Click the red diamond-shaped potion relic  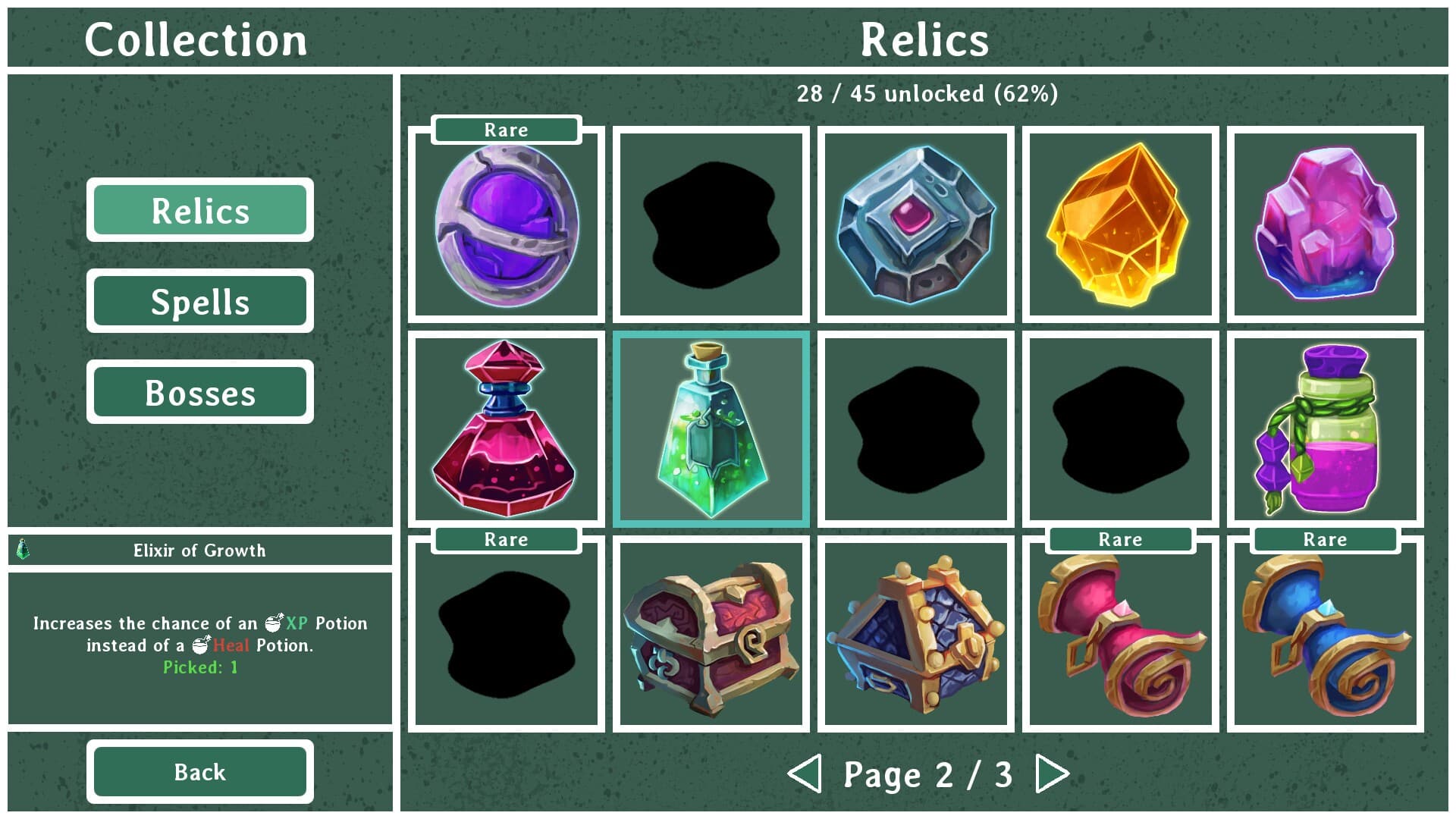coord(505,428)
